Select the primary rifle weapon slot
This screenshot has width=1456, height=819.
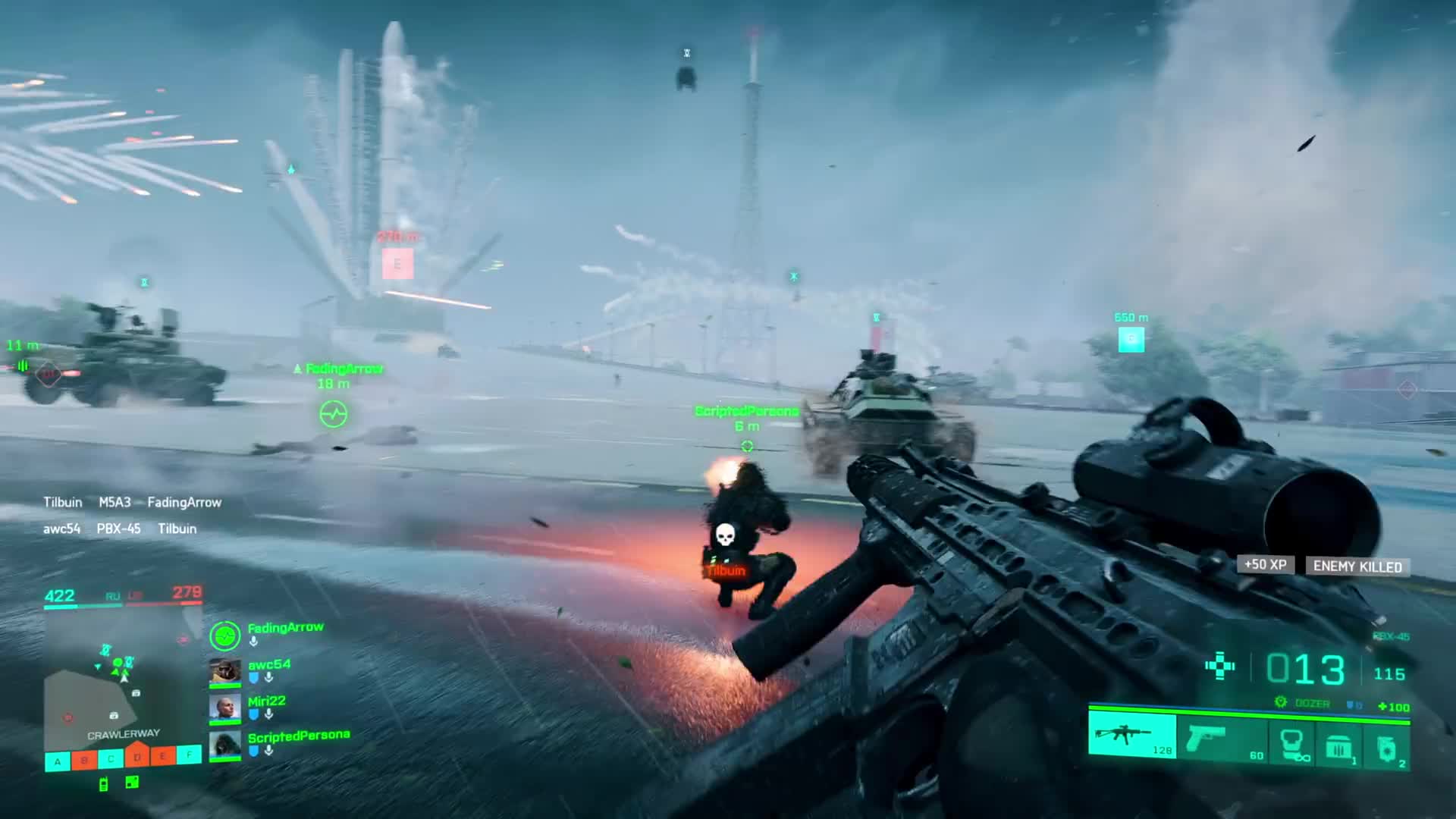point(1131,736)
